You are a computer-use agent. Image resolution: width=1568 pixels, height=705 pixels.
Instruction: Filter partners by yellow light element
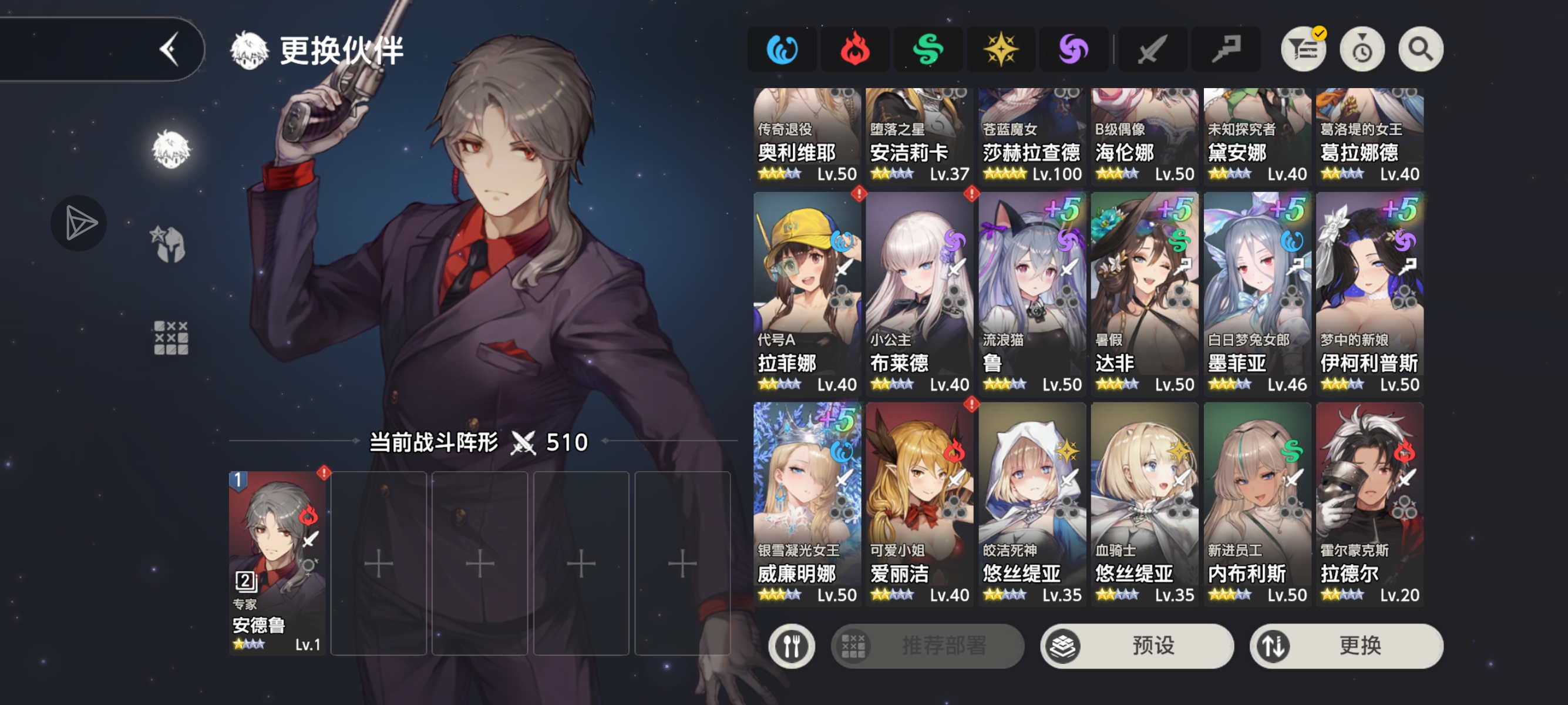(1000, 49)
